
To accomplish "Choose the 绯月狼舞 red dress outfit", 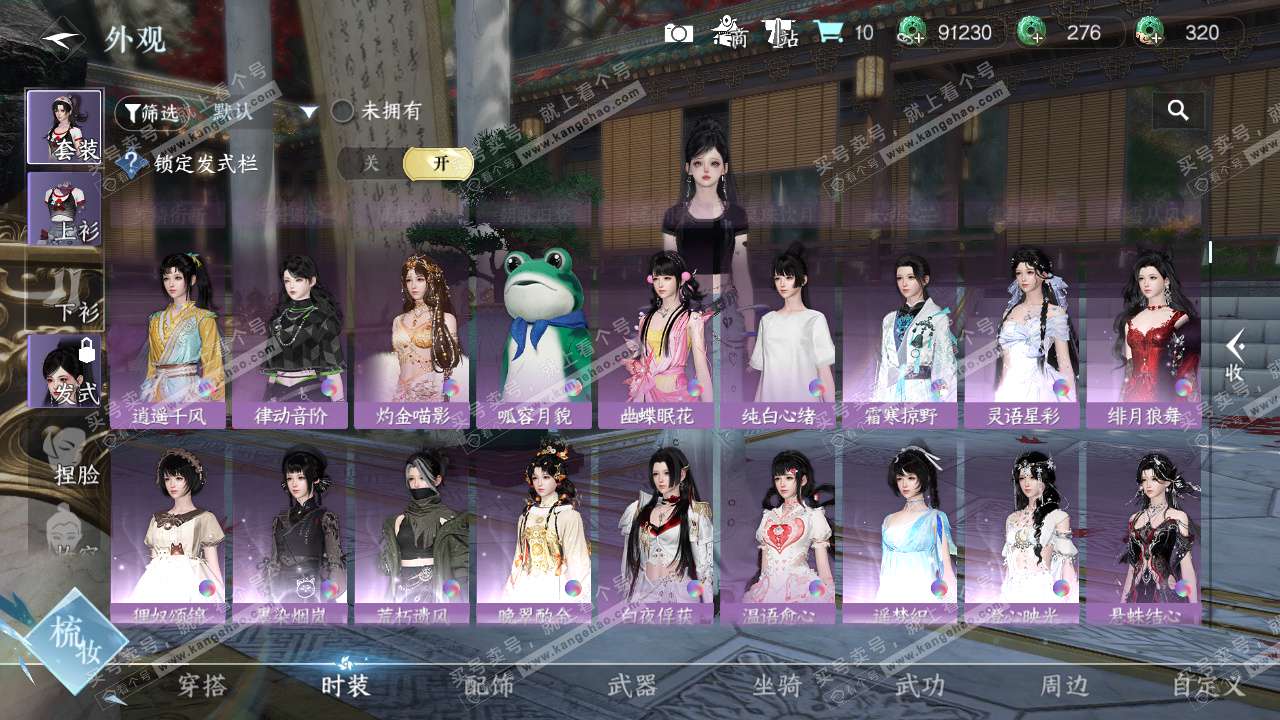I will click(1144, 340).
